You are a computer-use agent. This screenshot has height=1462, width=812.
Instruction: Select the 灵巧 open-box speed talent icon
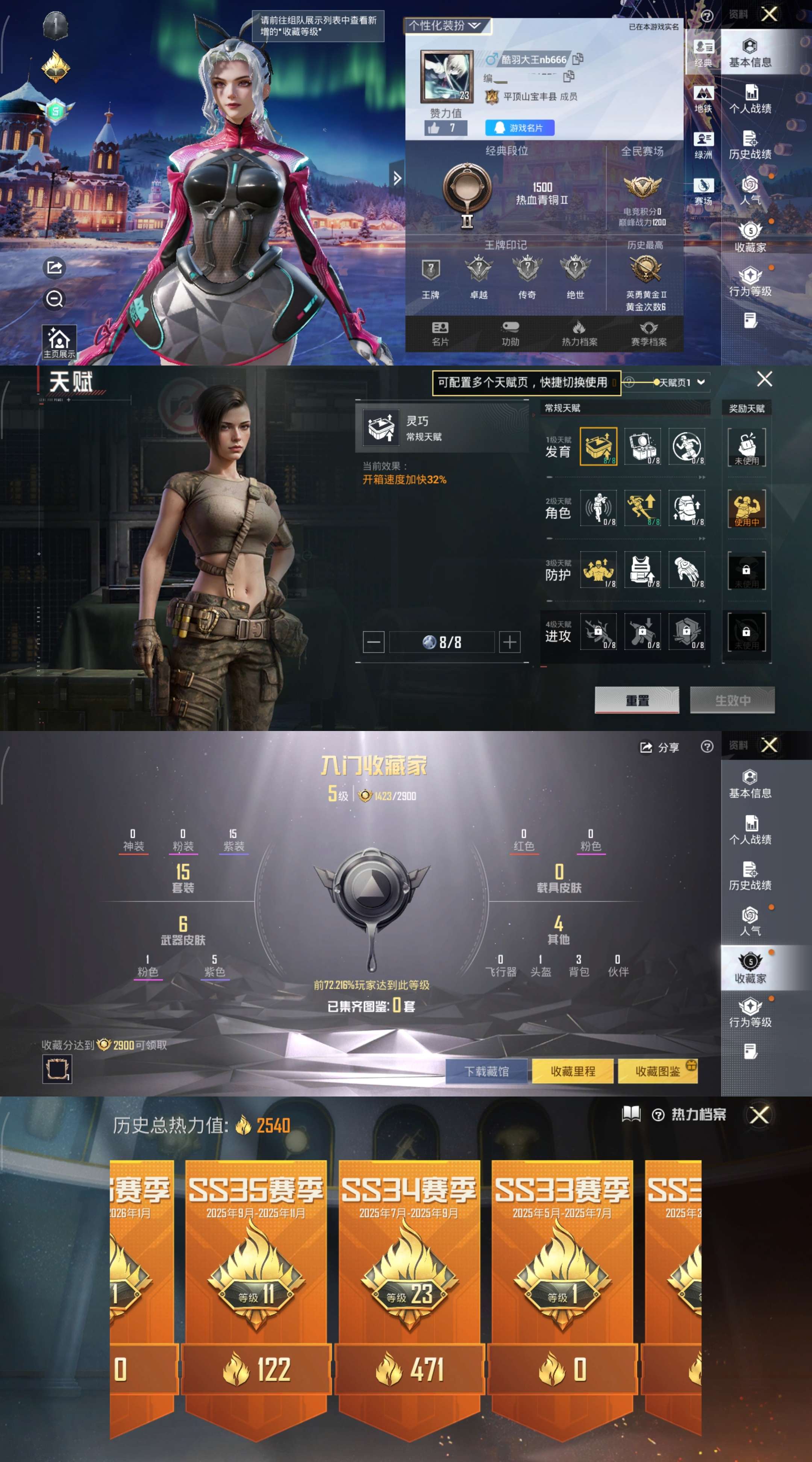(598, 447)
